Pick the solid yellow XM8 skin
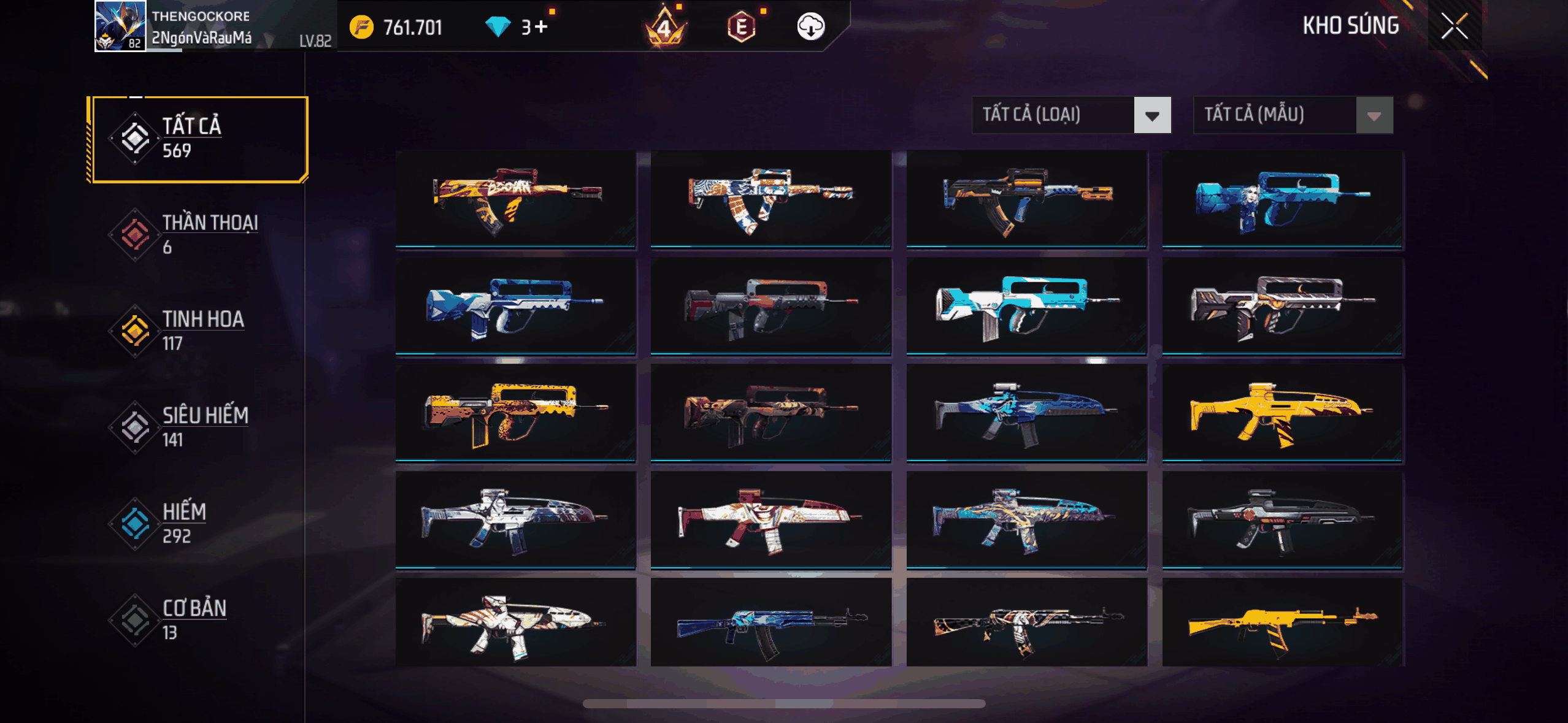The height and width of the screenshot is (723, 1568). point(1283,413)
